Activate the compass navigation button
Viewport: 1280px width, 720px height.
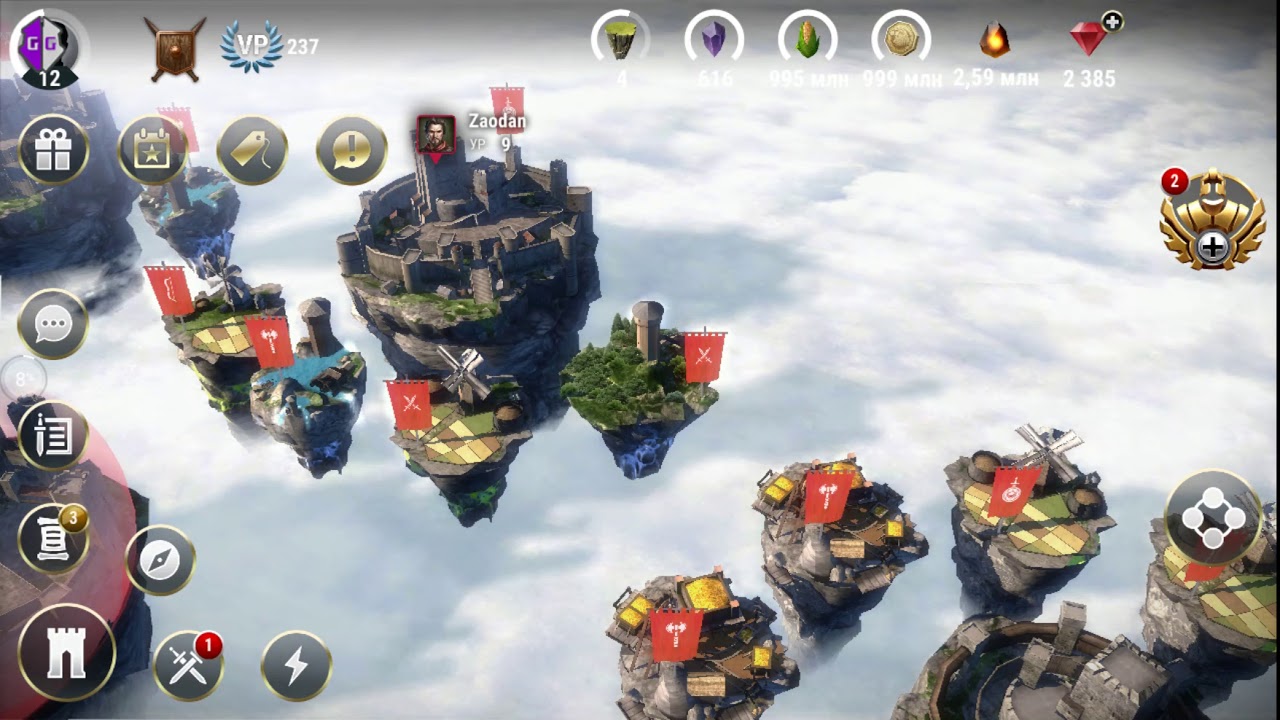point(160,560)
